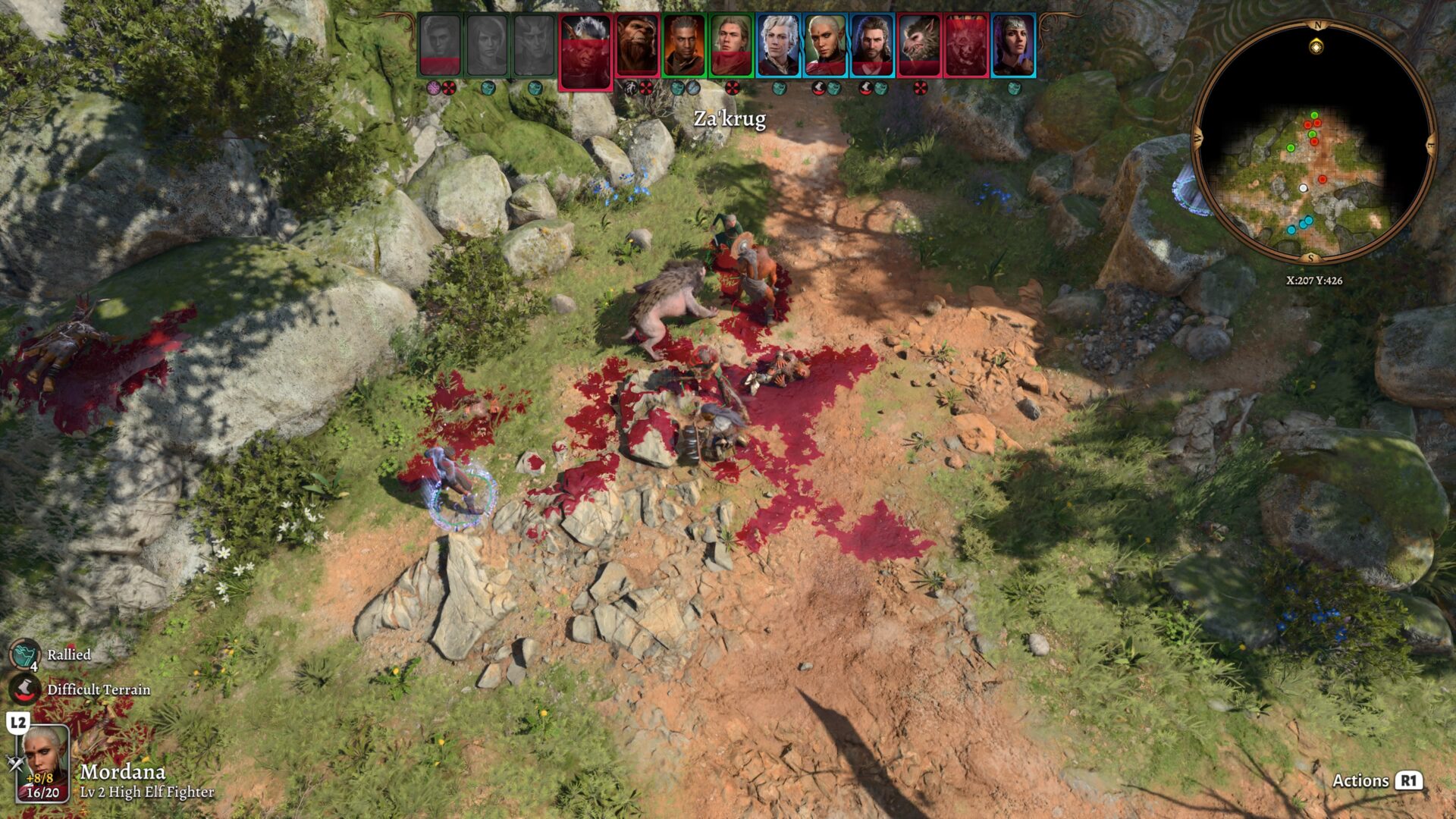Select Za'krug's enlarged turn-order portrait
This screenshot has width=1456, height=819.
pyautogui.click(x=585, y=52)
